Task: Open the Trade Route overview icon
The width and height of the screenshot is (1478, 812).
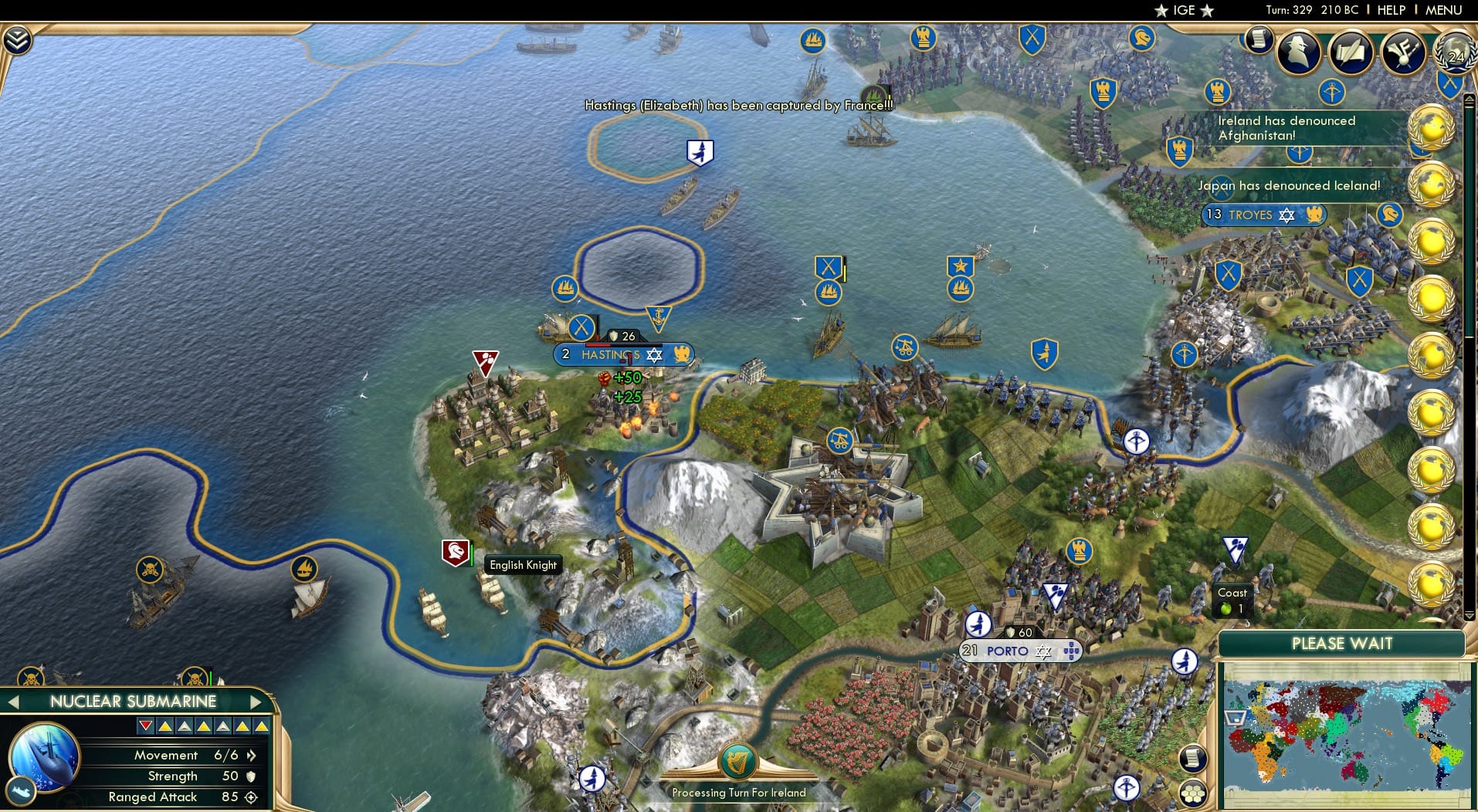Action: click(1404, 52)
